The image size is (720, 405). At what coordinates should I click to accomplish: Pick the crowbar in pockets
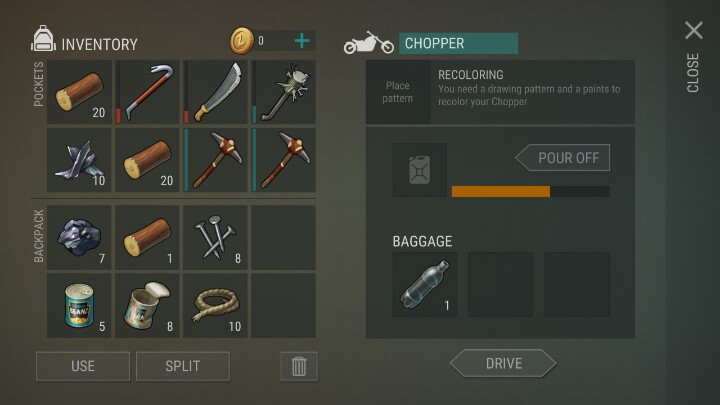coord(148,92)
